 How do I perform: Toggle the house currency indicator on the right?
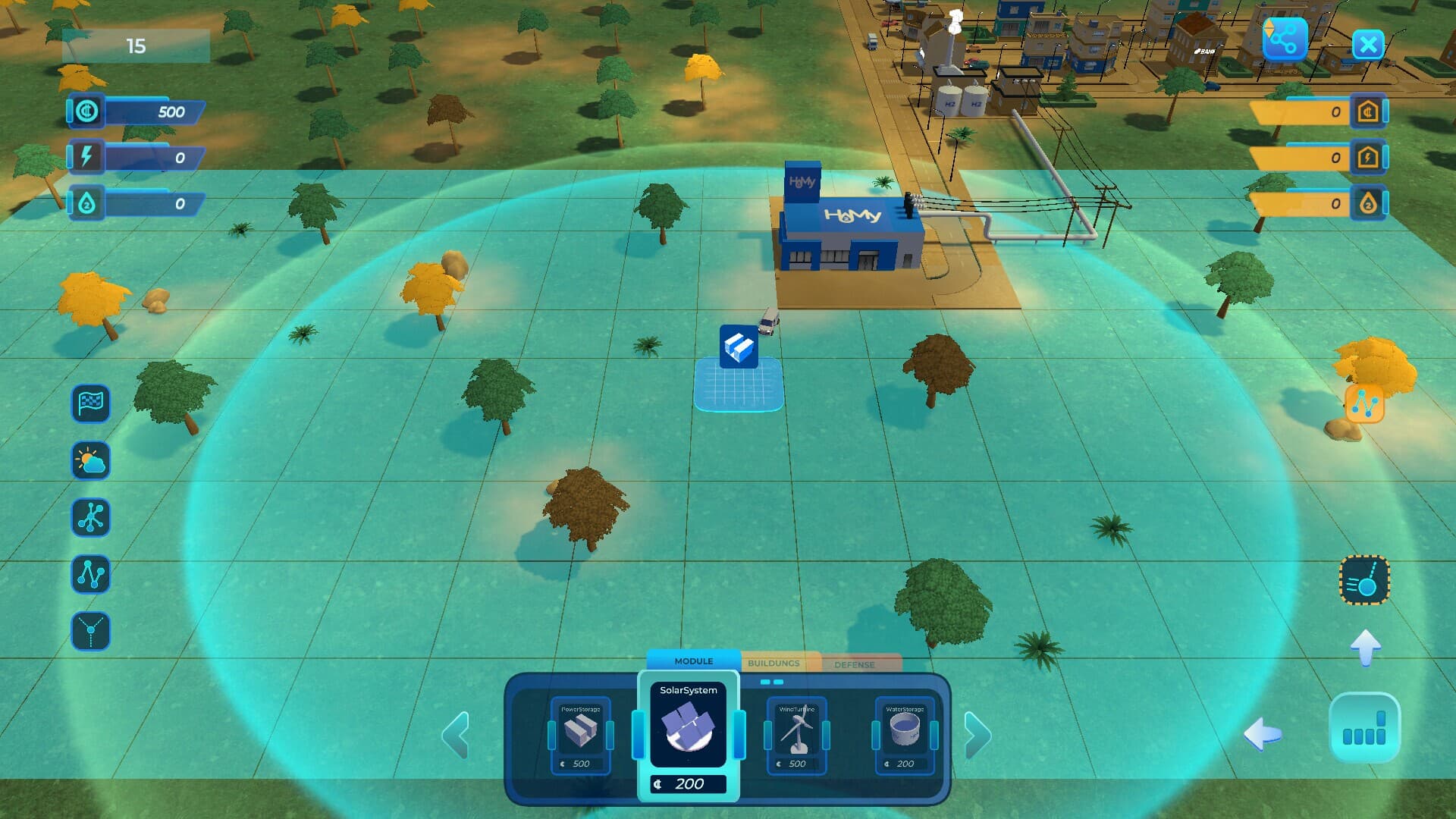pos(1367,111)
